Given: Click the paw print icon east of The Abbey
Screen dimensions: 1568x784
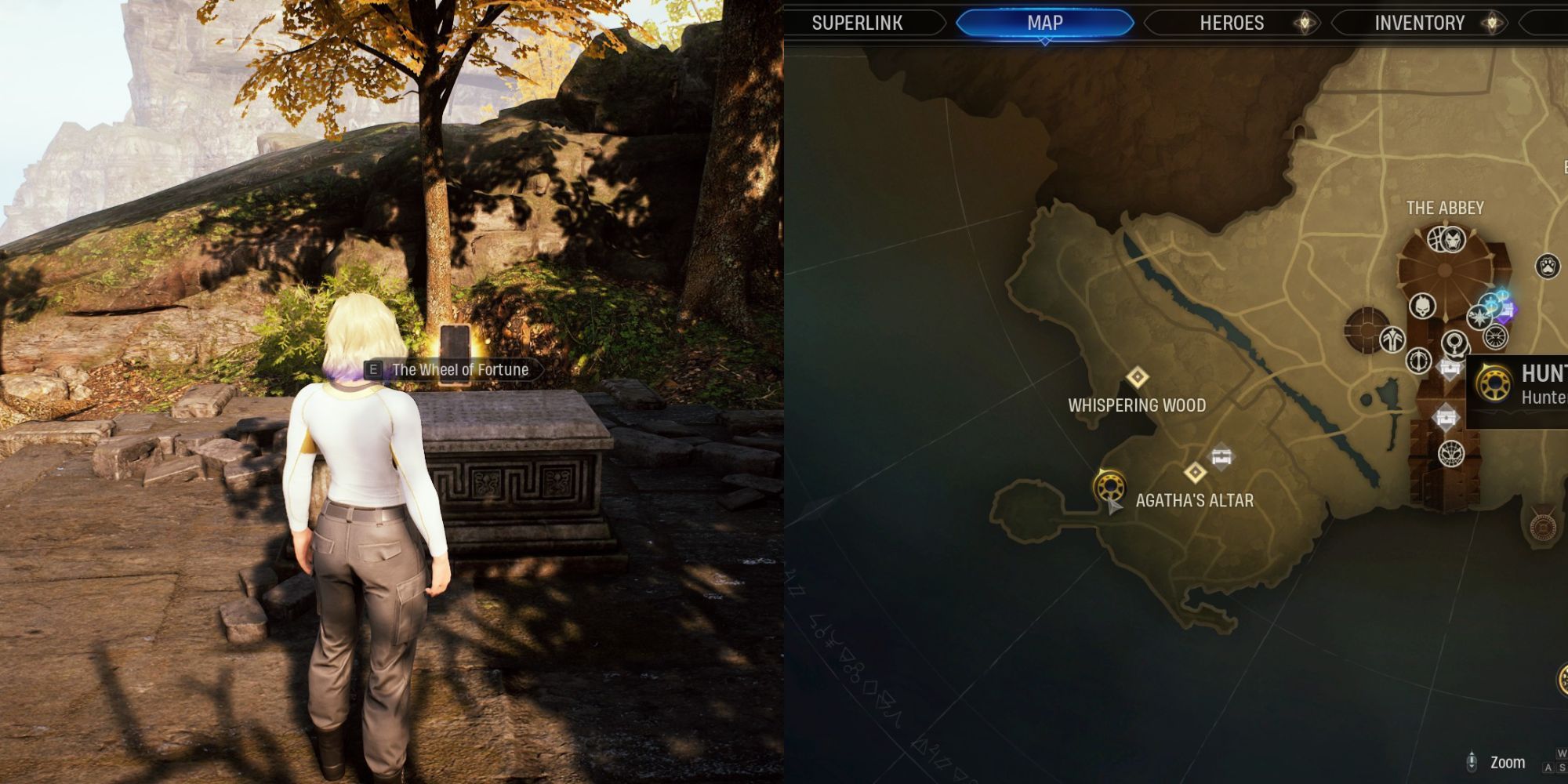Looking at the screenshot, I should (1548, 266).
